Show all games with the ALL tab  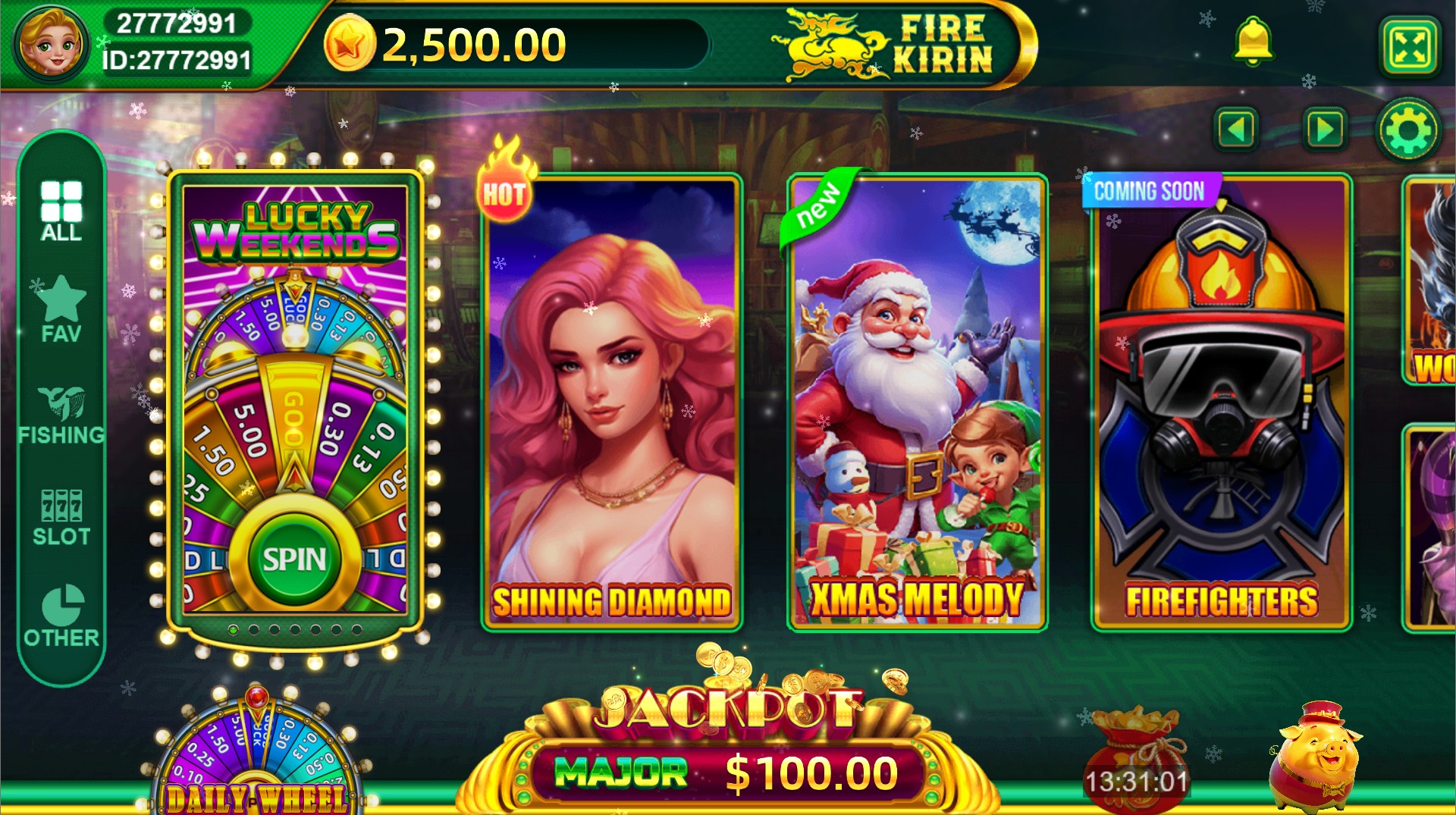click(x=61, y=211)
